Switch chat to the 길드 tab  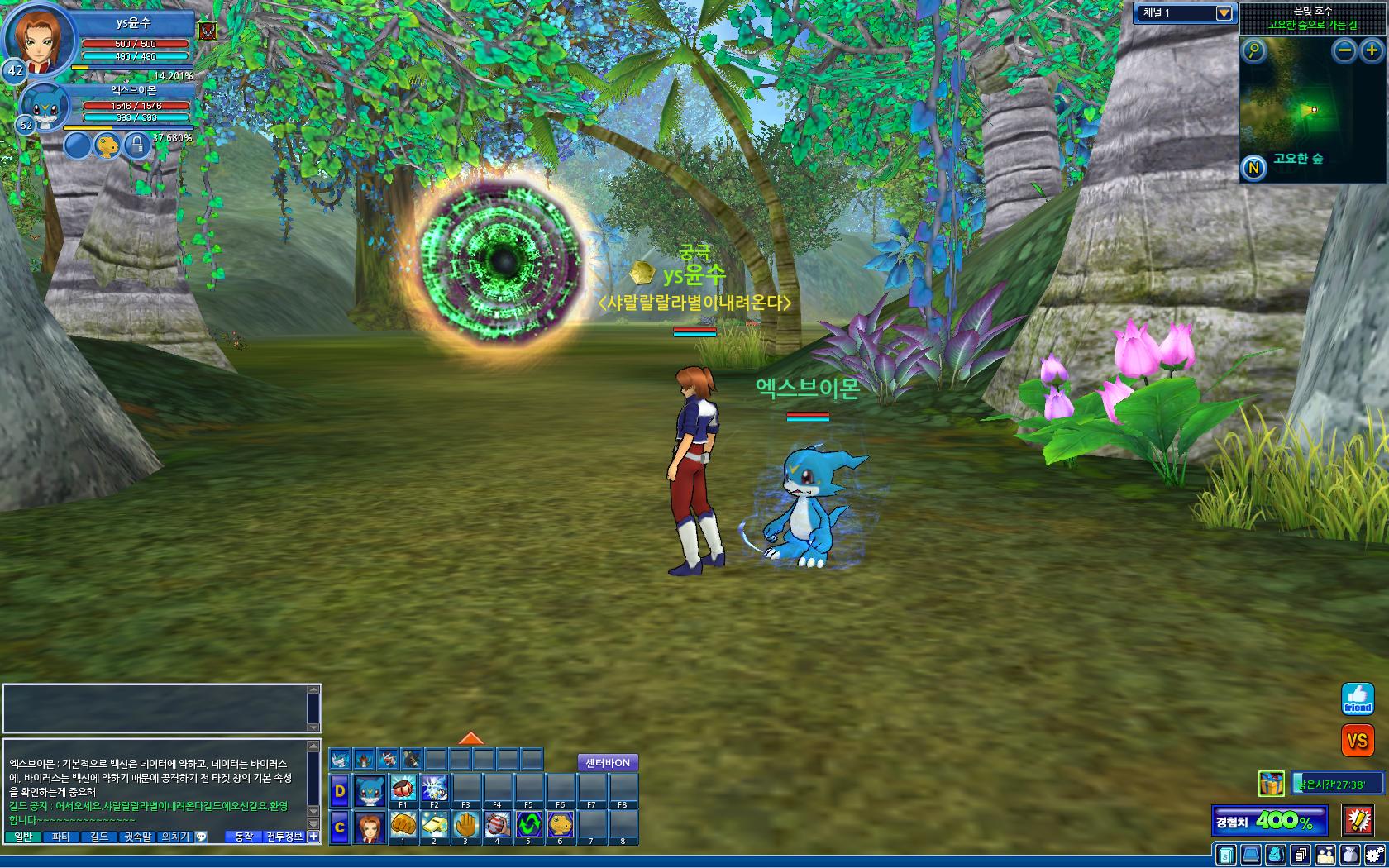point(99,837)
